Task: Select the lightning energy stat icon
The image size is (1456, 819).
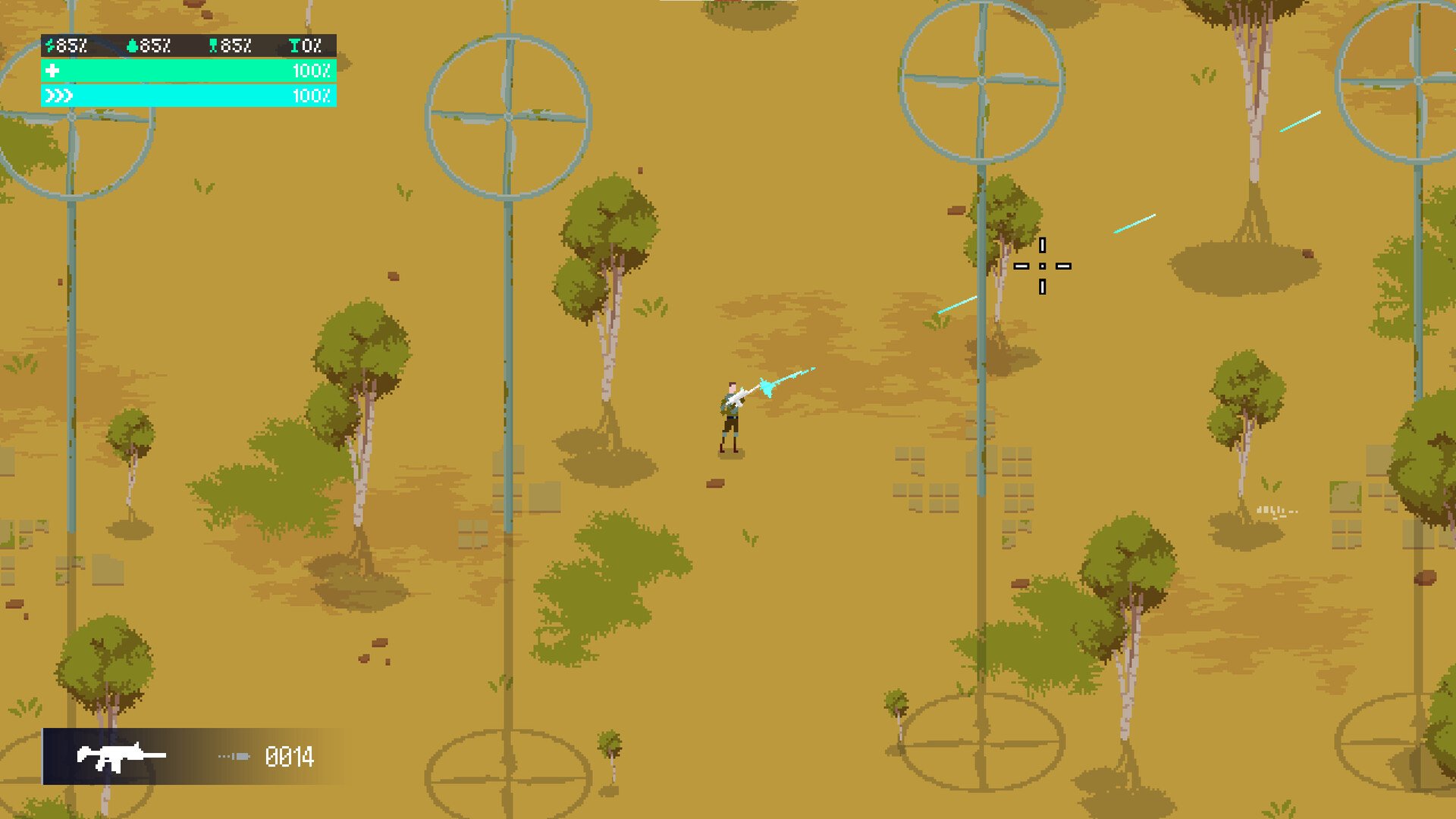Action: coord(49,45)
